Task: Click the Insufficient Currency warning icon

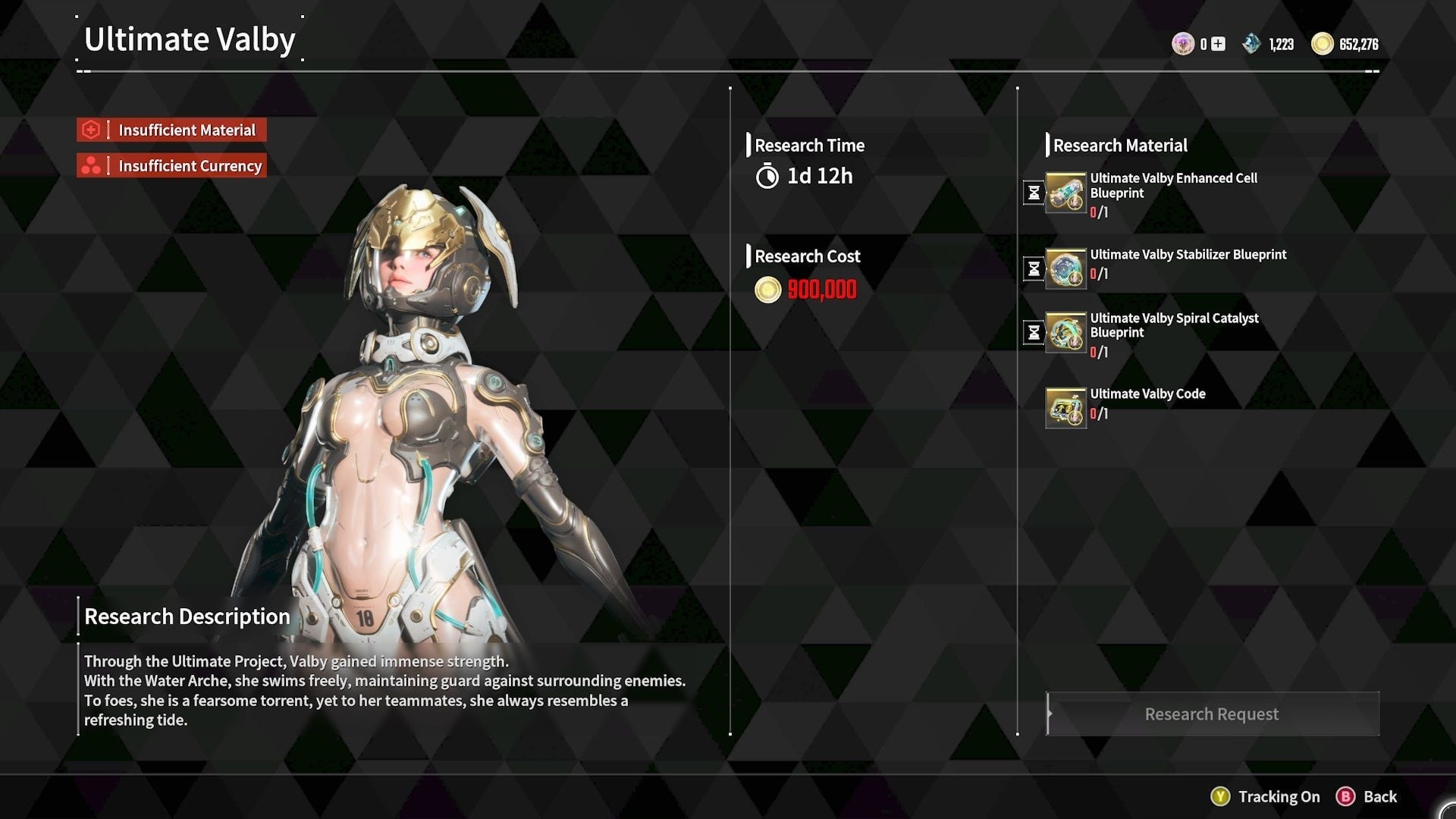Action: pyautogui.click(x=91, y=165)
